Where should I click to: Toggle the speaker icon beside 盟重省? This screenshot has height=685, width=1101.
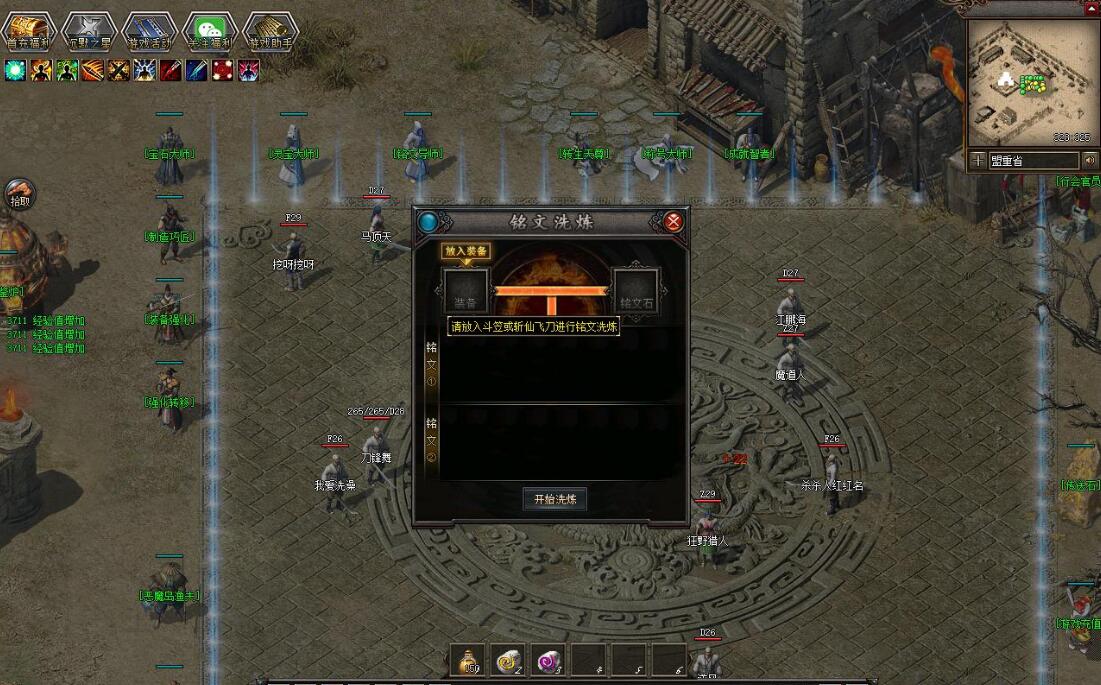point(1089,160)
